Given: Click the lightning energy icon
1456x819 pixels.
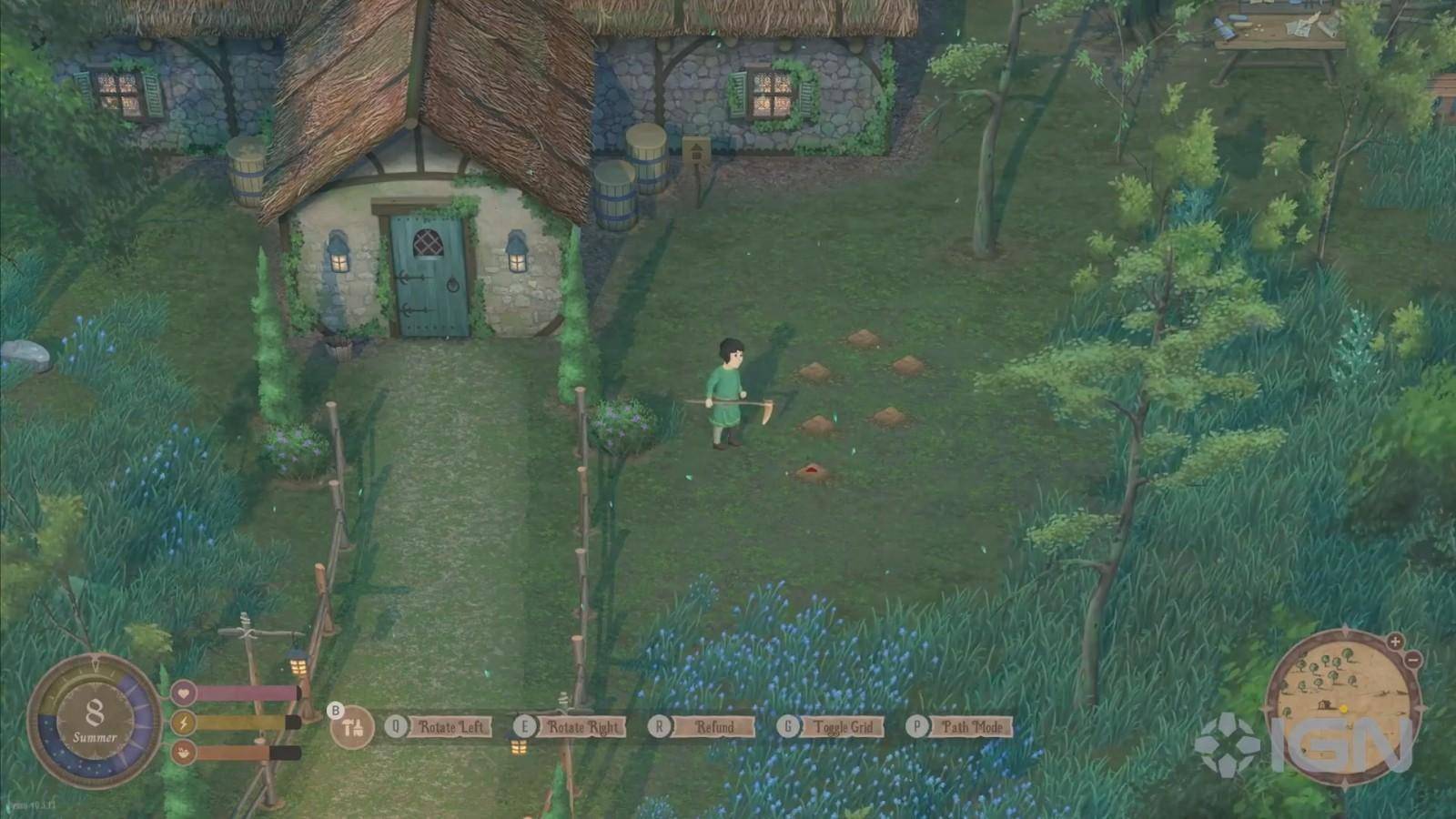Looking at the screenshot, I should click(183, 723).
